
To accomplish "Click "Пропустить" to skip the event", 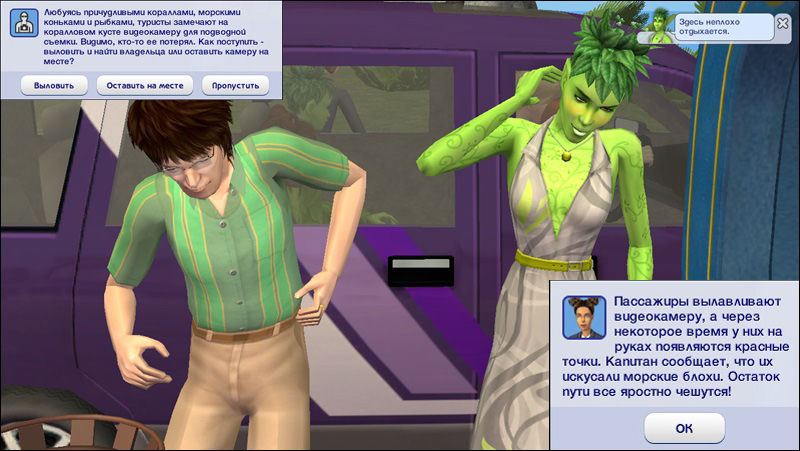I will click(x=236, y=86).
